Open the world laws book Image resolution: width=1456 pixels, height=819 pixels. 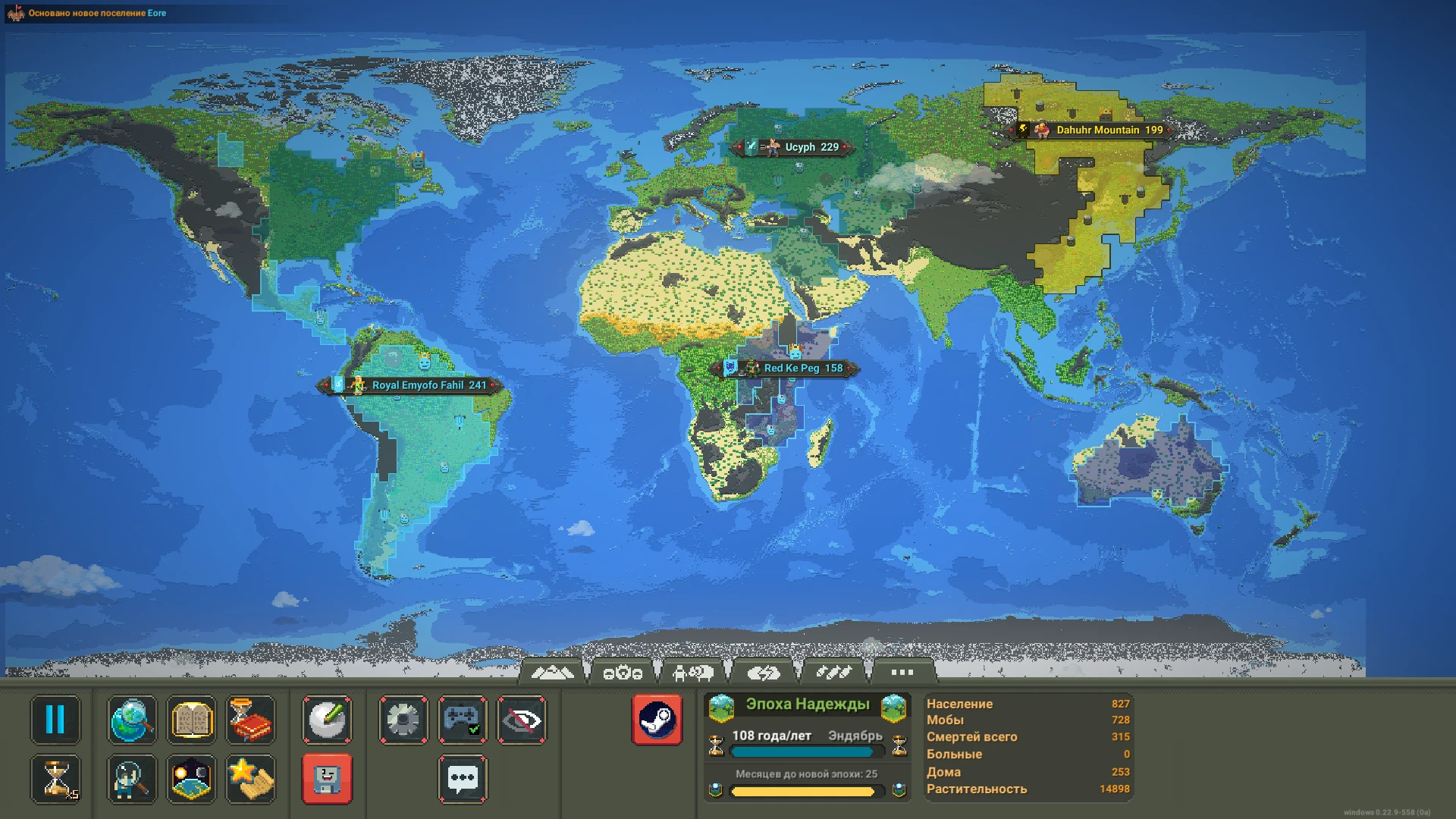click(191, 720)
